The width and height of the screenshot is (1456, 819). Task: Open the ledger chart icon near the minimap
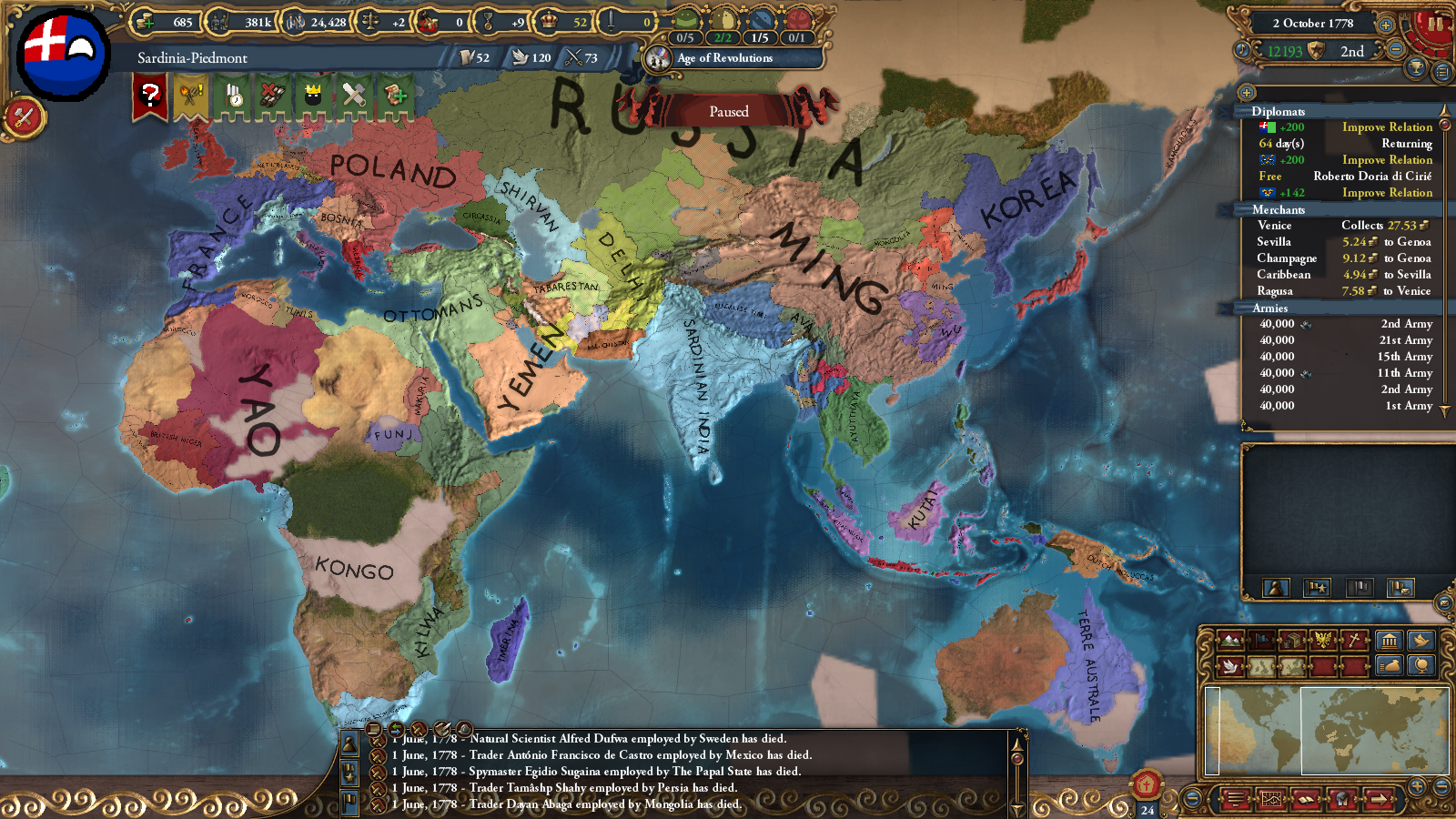(1272, 798)
